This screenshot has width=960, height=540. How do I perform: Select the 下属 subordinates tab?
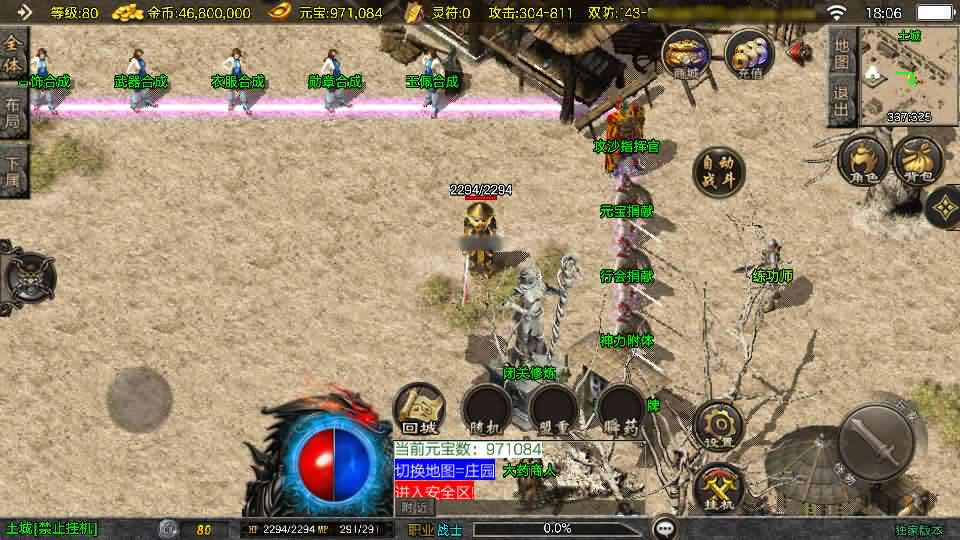12,172
